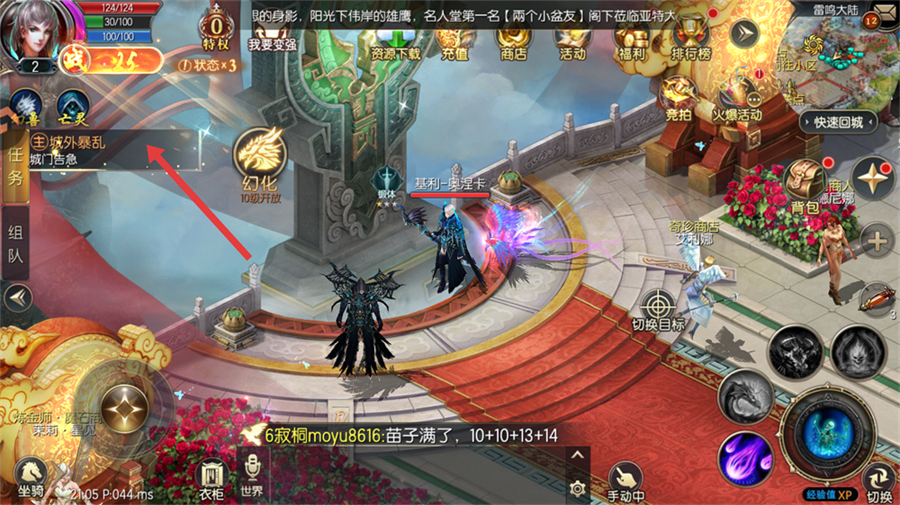Open the 活动 events icon
This screenshot has width=900, height=505.
[572, 43]
